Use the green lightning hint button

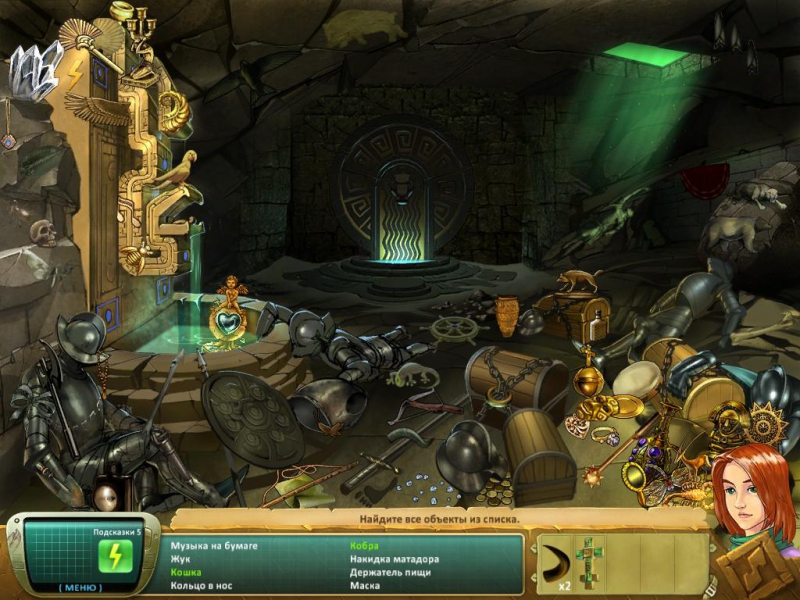pos(113,555)
